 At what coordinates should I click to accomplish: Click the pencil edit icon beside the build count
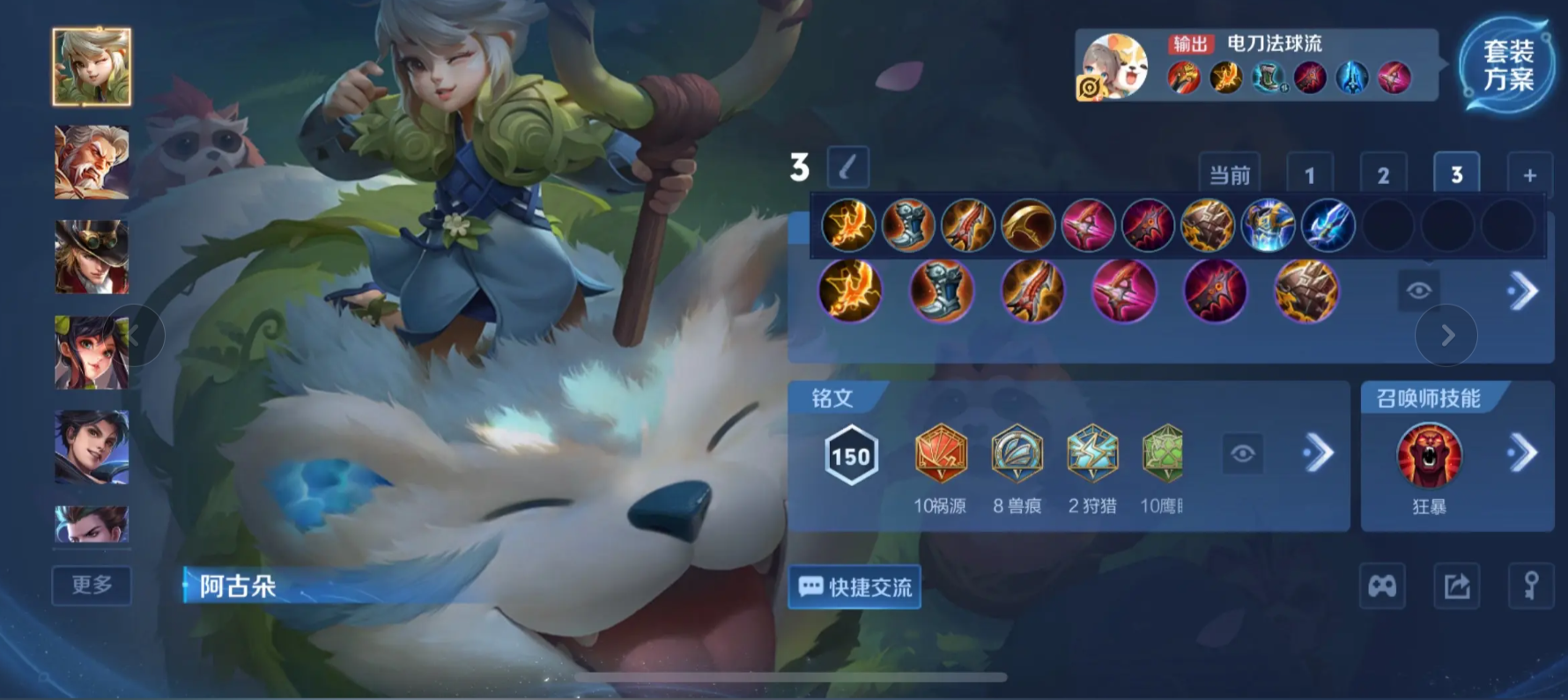(847, 167)
